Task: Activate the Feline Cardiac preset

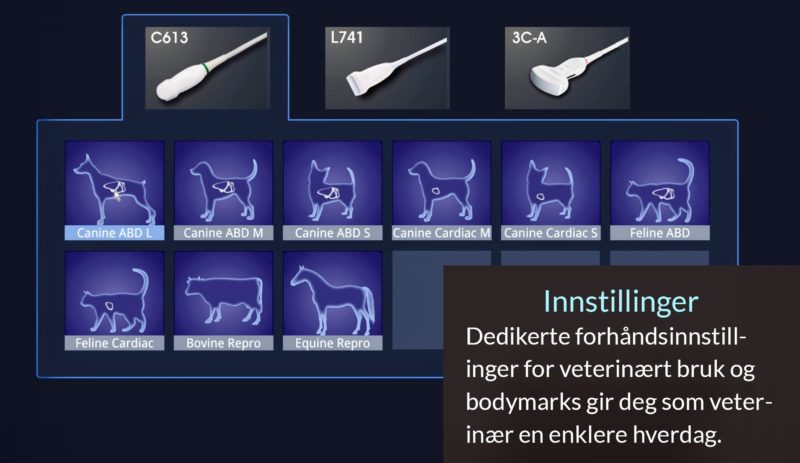Action: tap(114, 300)
